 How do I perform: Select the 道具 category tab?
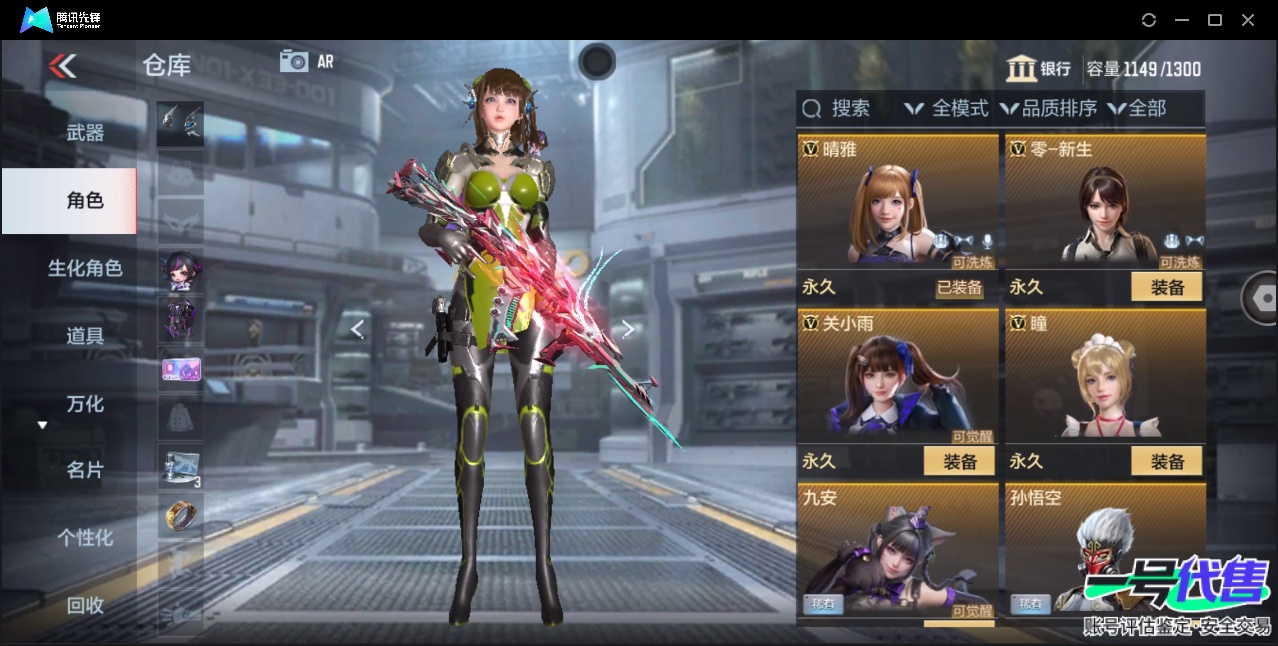click(85, 336)
